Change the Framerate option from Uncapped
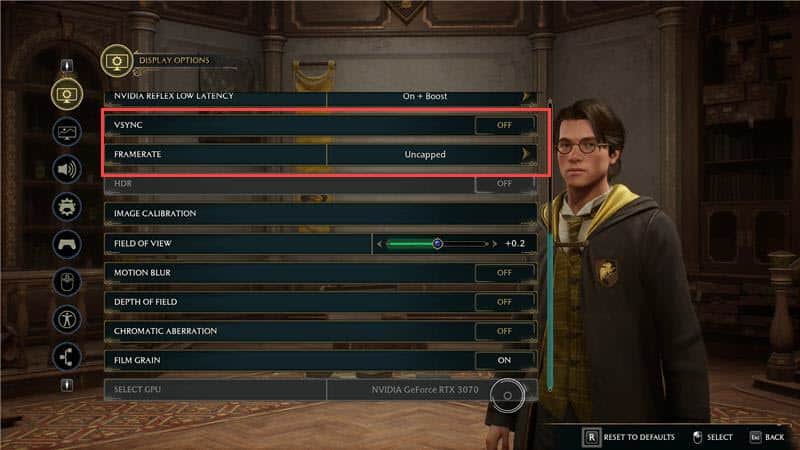The image size is (800, 450). click(x=524, y=154)
